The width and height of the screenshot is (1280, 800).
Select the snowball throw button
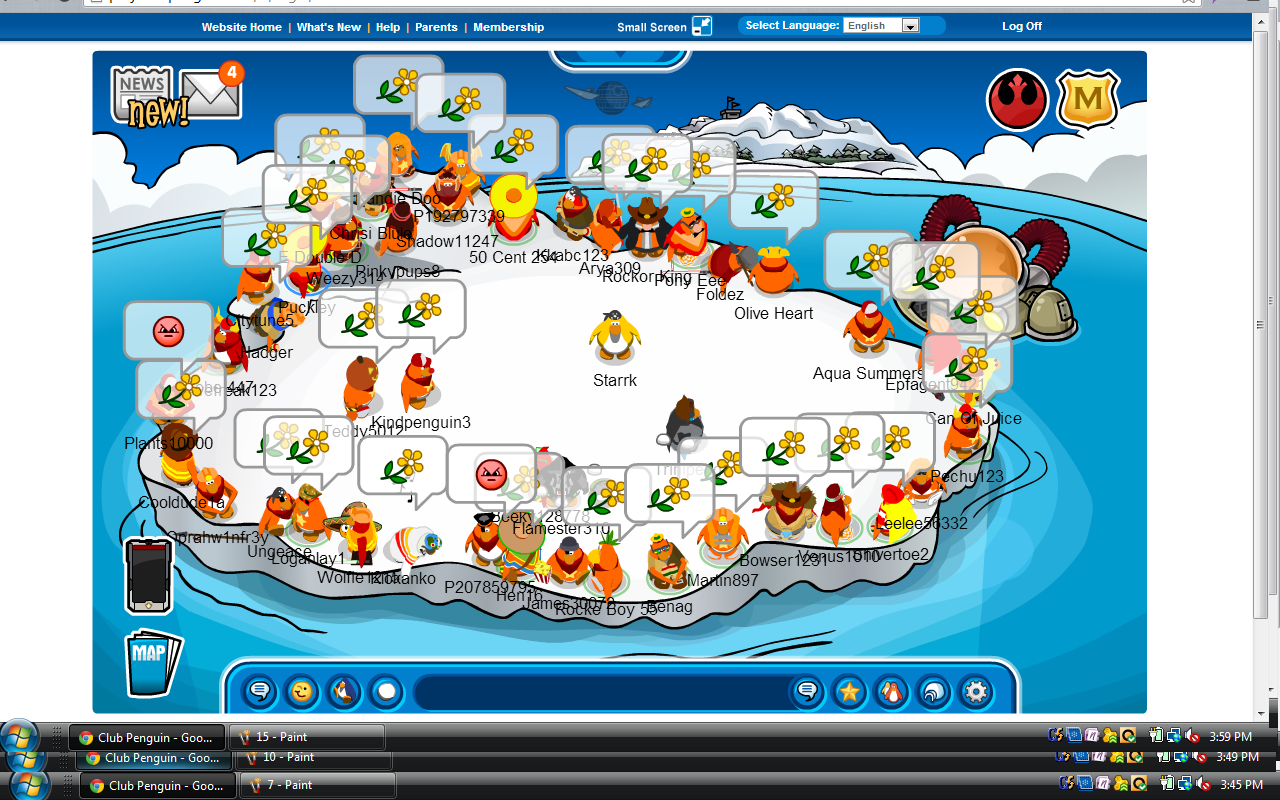385,691
